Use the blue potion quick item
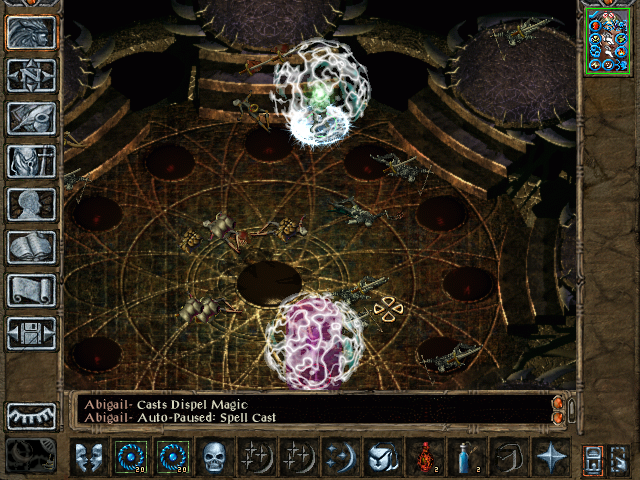Viewport: 640px width, 480px height. point(466,457)
